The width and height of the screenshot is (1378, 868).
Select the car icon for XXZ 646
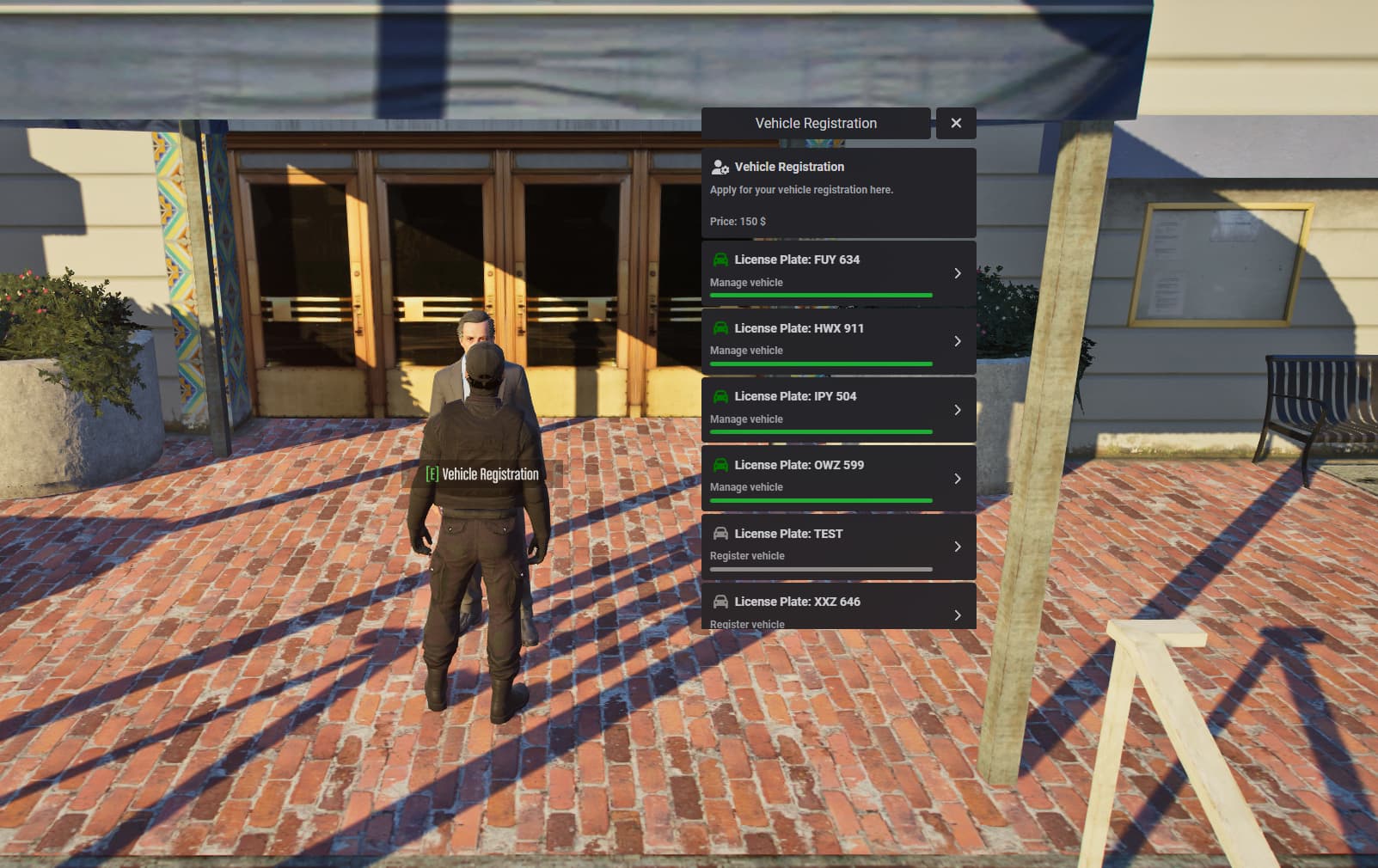click(x=720, y=602)
